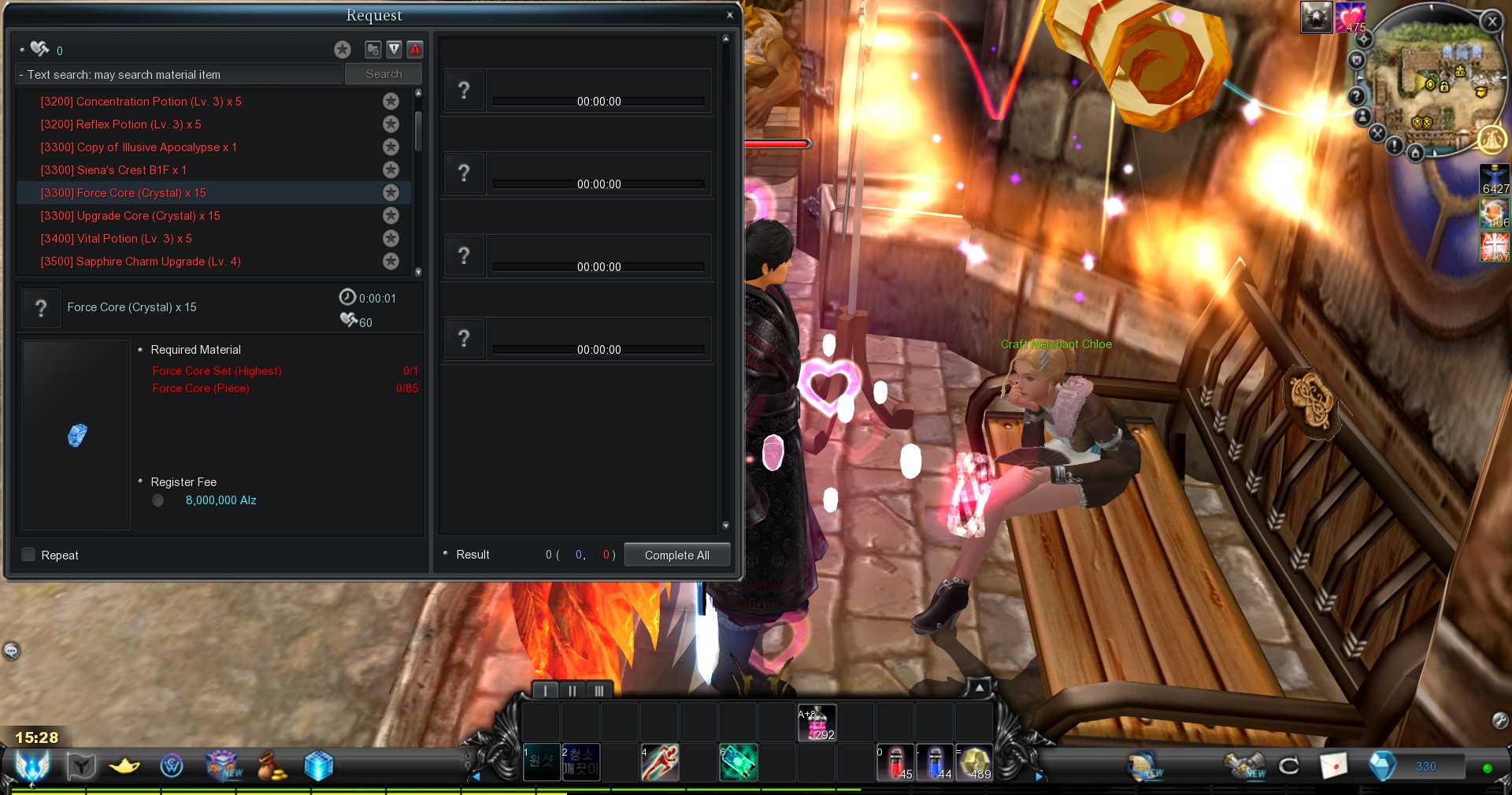Toggle the red warning triangle filter
Image resolution: width=1512 pixels, height=795 pixels.
click(415, 50)
